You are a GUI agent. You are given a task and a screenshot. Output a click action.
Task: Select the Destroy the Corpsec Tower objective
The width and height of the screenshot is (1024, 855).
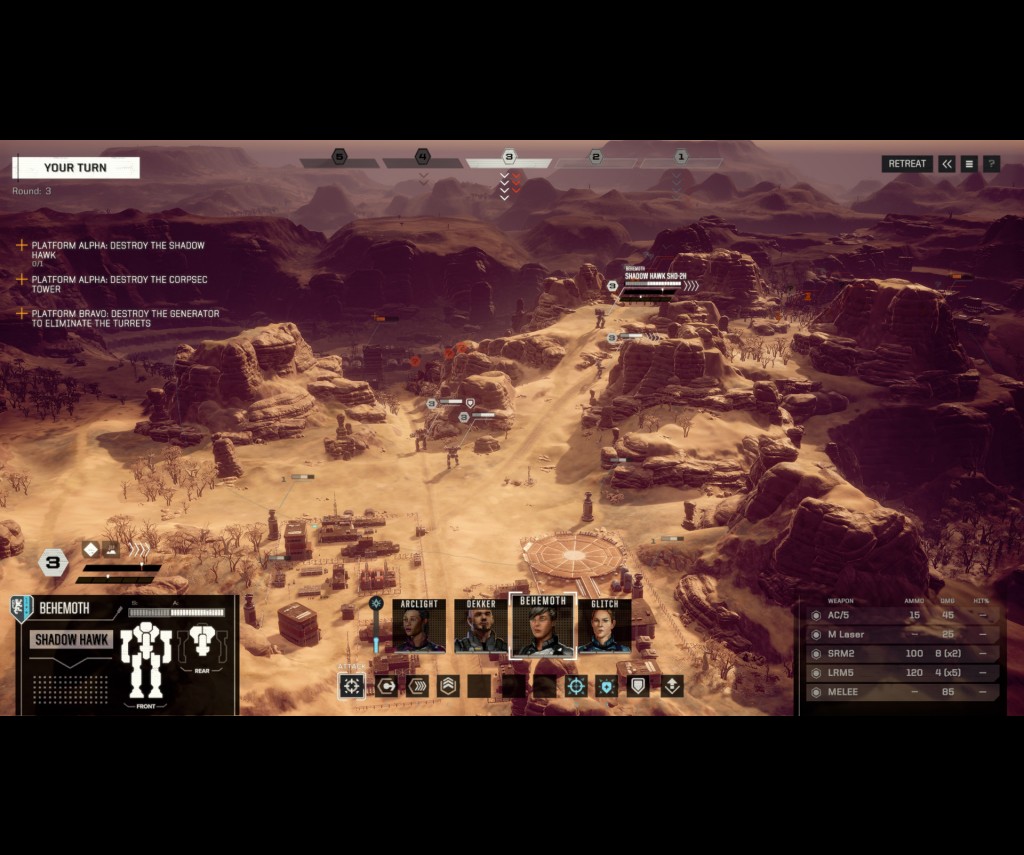(118, 284)
